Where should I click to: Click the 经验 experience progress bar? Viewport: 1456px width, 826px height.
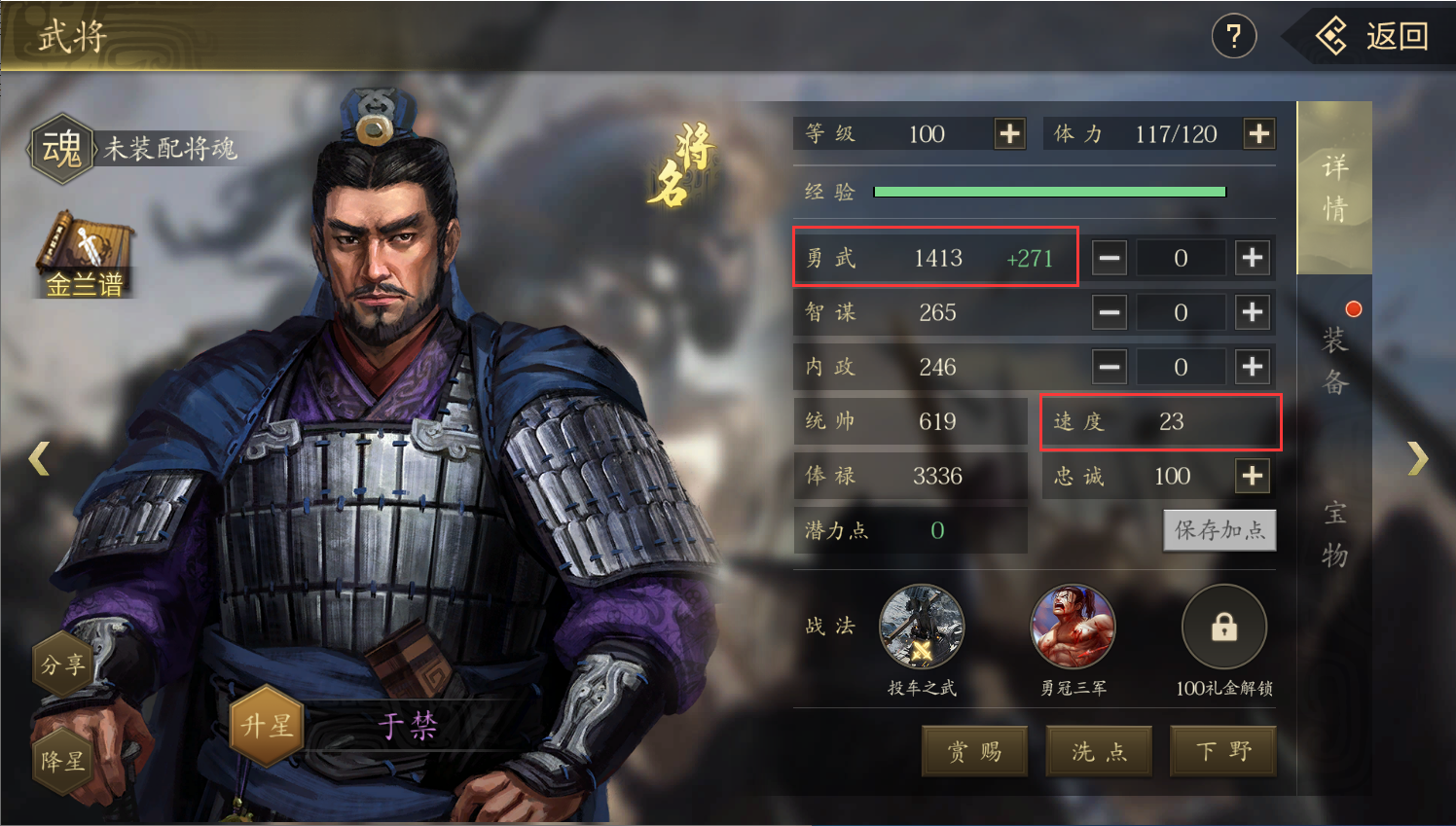(1049, 191)
